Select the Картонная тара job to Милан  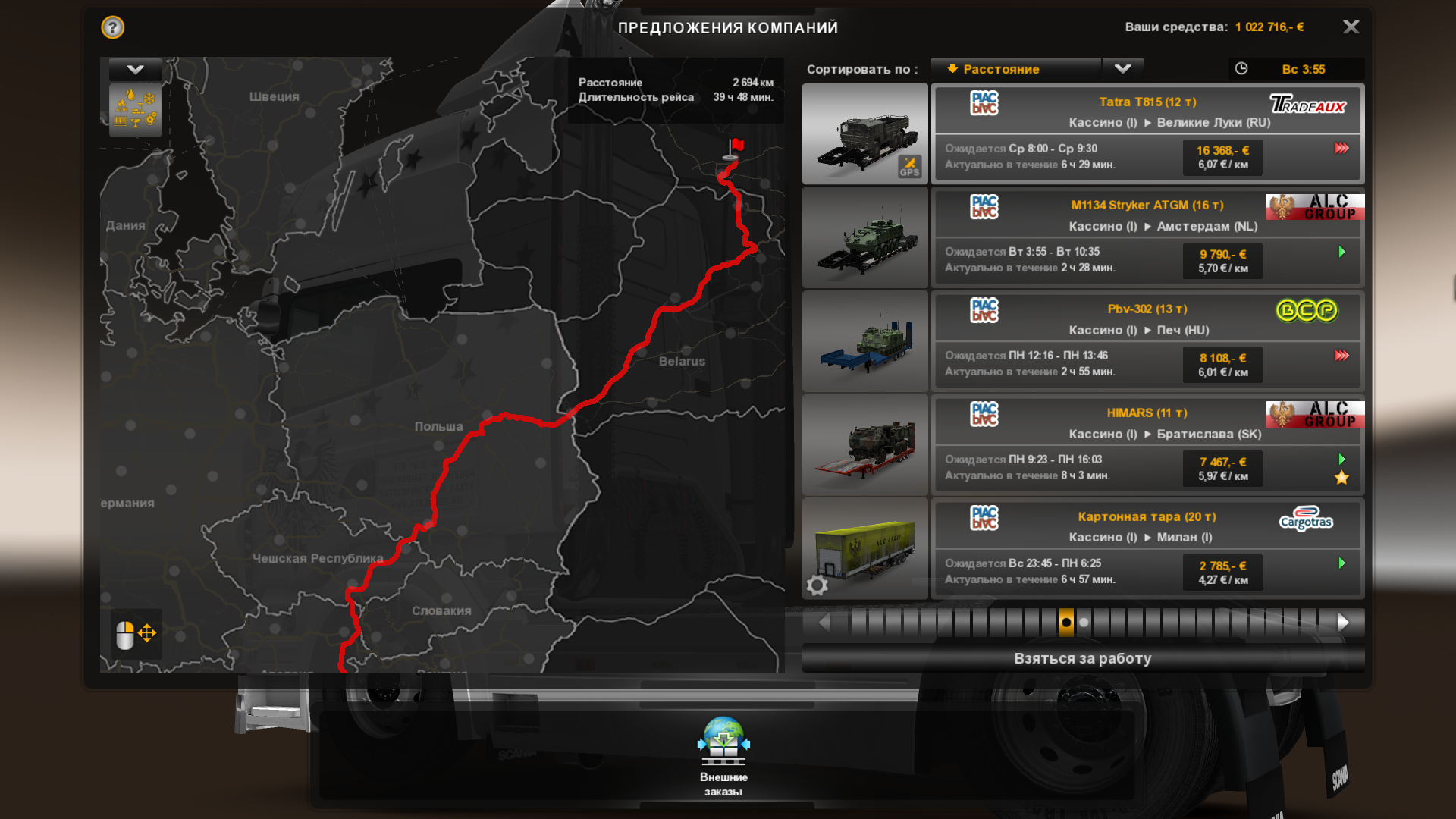1147,548
